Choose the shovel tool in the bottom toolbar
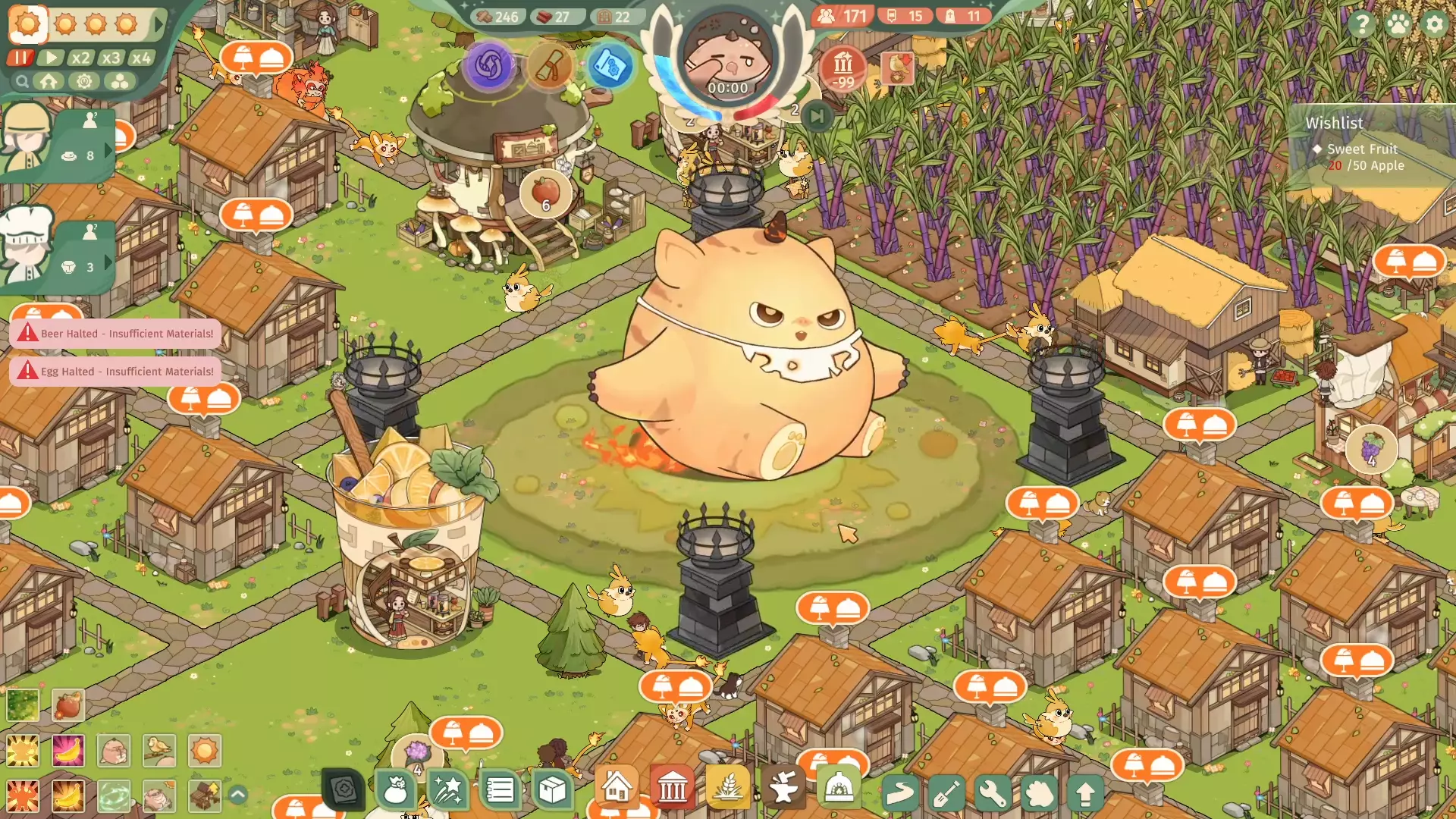 tap(946, 793)
